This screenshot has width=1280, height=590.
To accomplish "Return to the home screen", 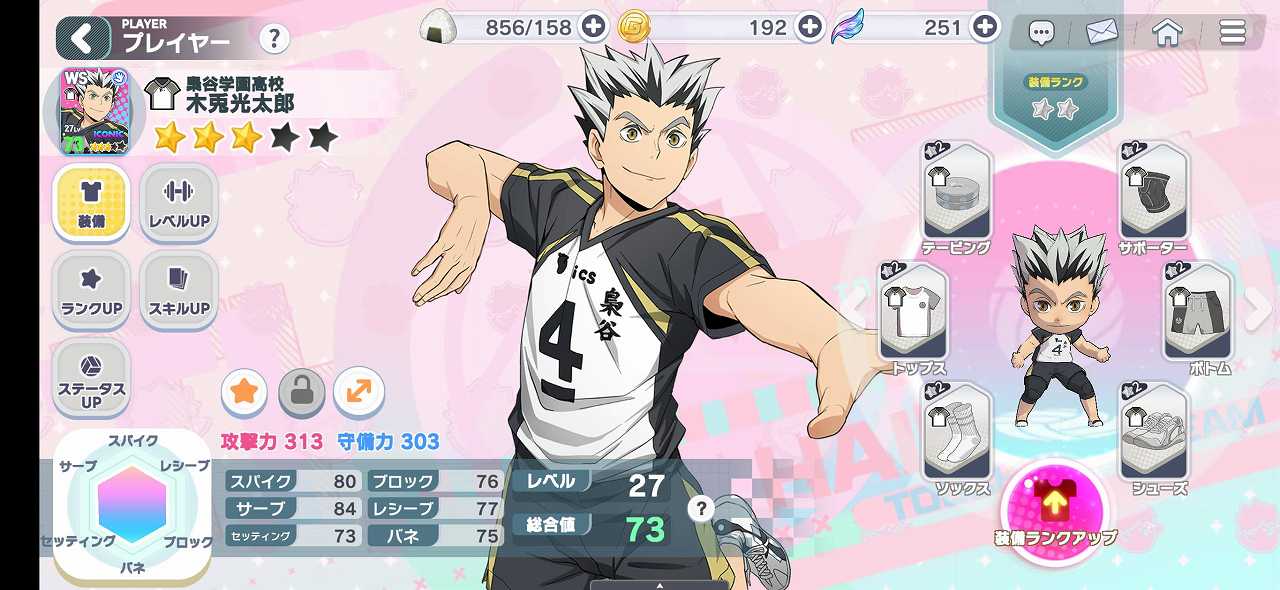I will tap(1167, 33).
